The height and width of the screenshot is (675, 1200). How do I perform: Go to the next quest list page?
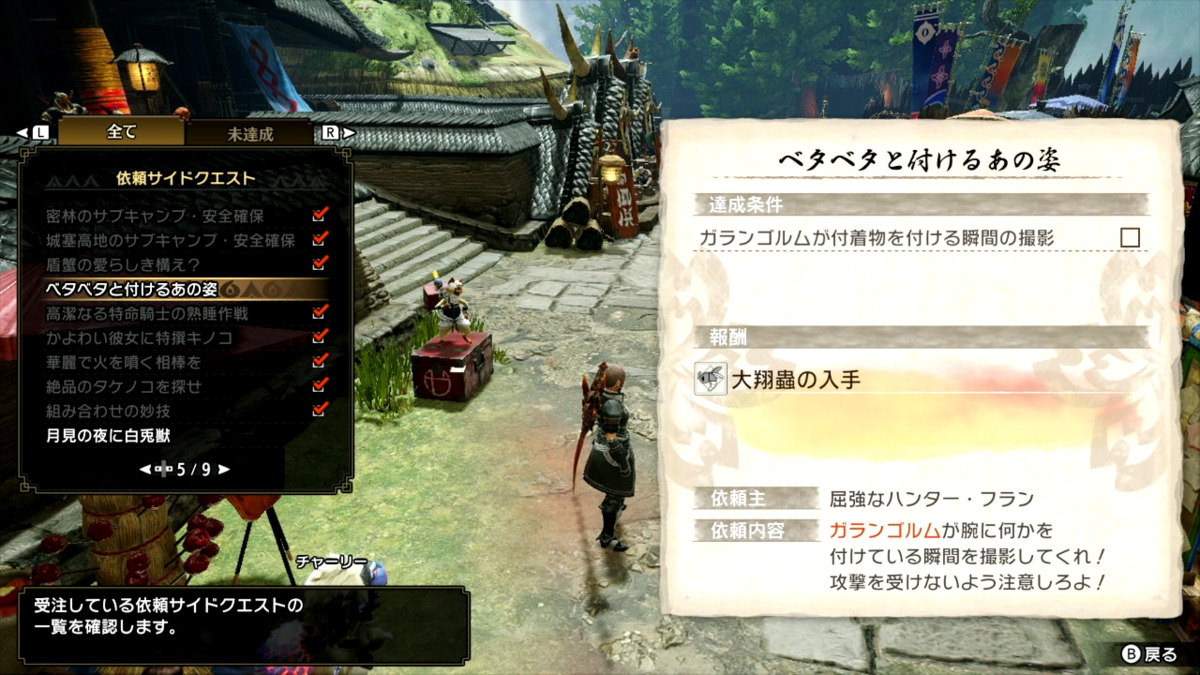coord(224,469)
